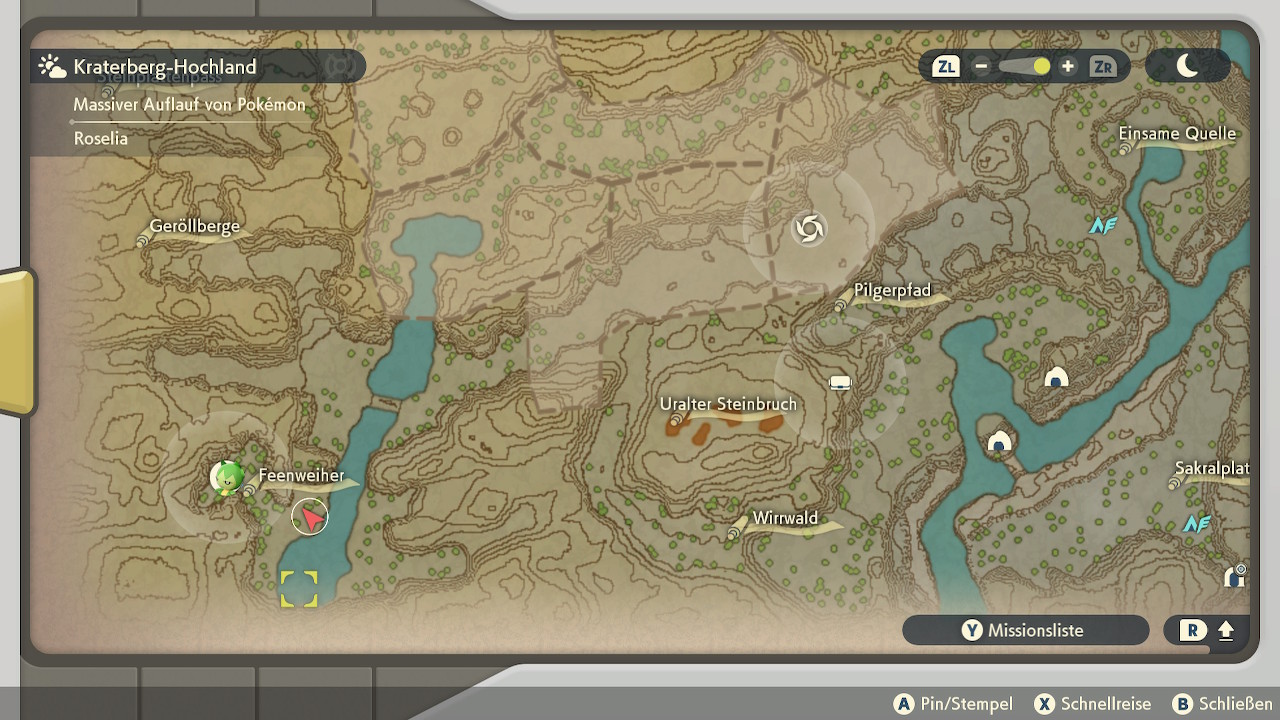Click the Feenweiher location label
1280x720 pixels.
coord(301,476)
